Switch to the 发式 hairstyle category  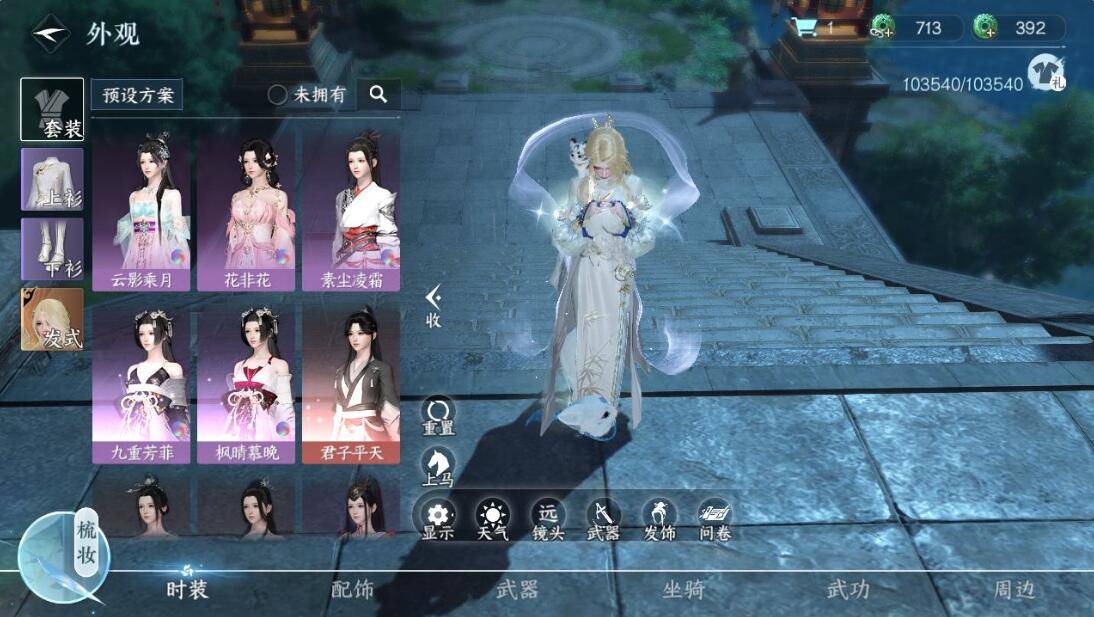tap(52, 319)
